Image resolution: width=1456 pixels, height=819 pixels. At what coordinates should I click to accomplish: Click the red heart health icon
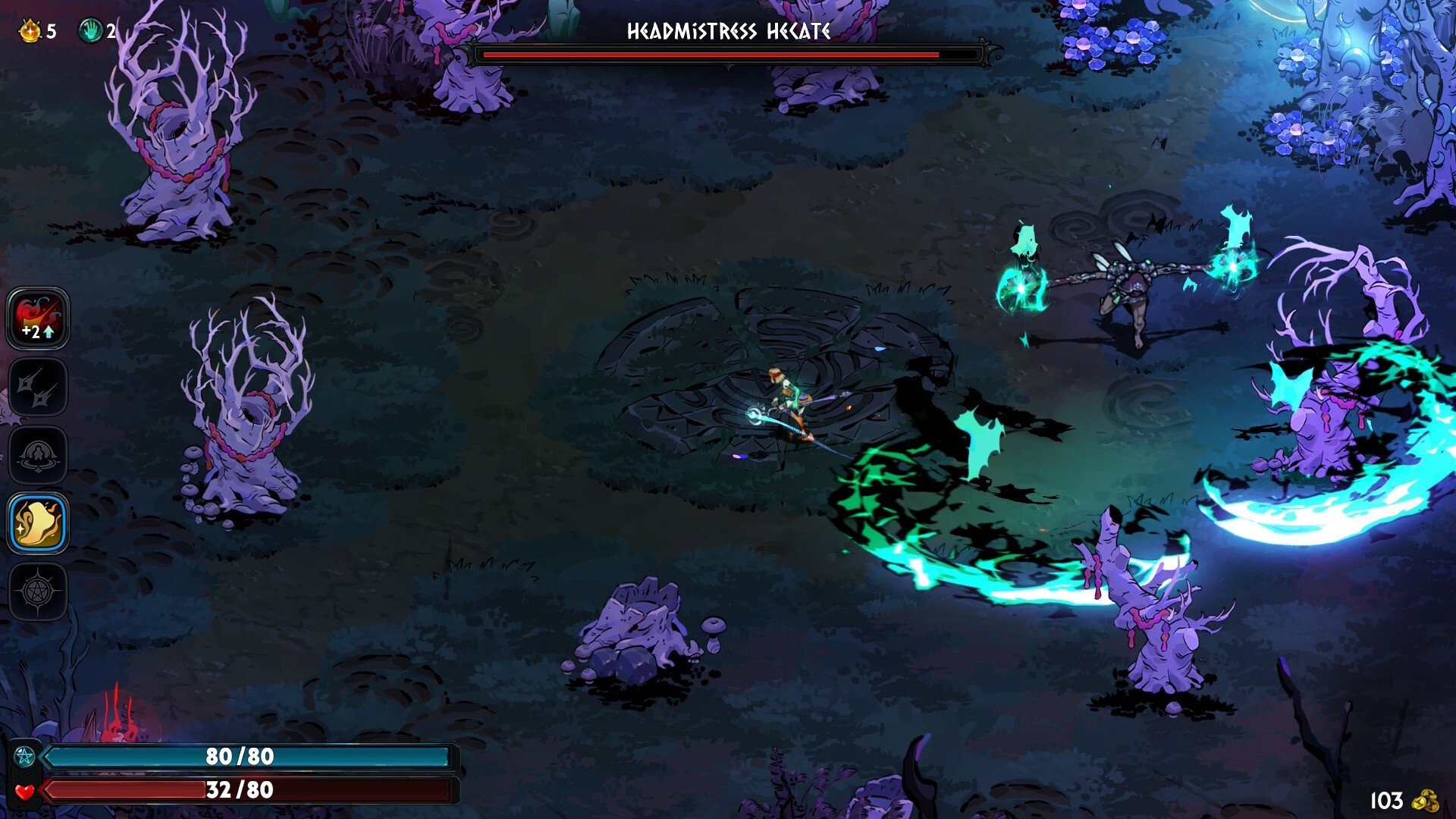point(25,791)
